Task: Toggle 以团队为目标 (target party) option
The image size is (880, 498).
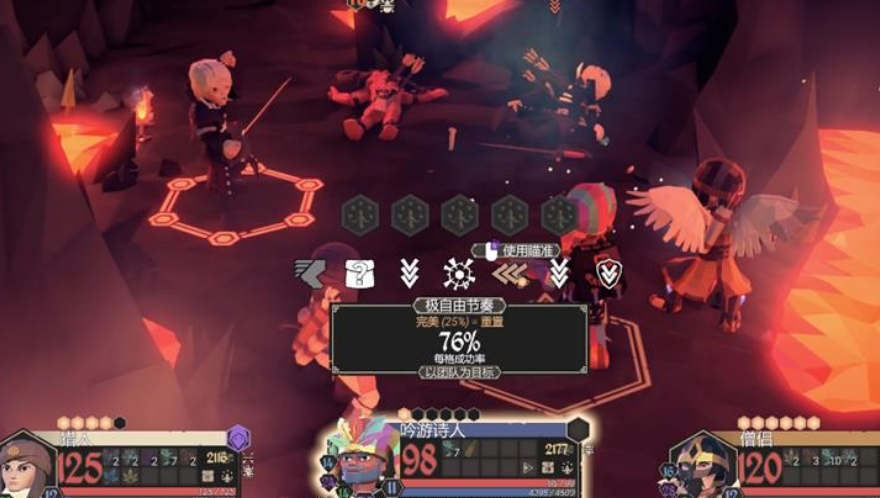Action: pos(459,372)
